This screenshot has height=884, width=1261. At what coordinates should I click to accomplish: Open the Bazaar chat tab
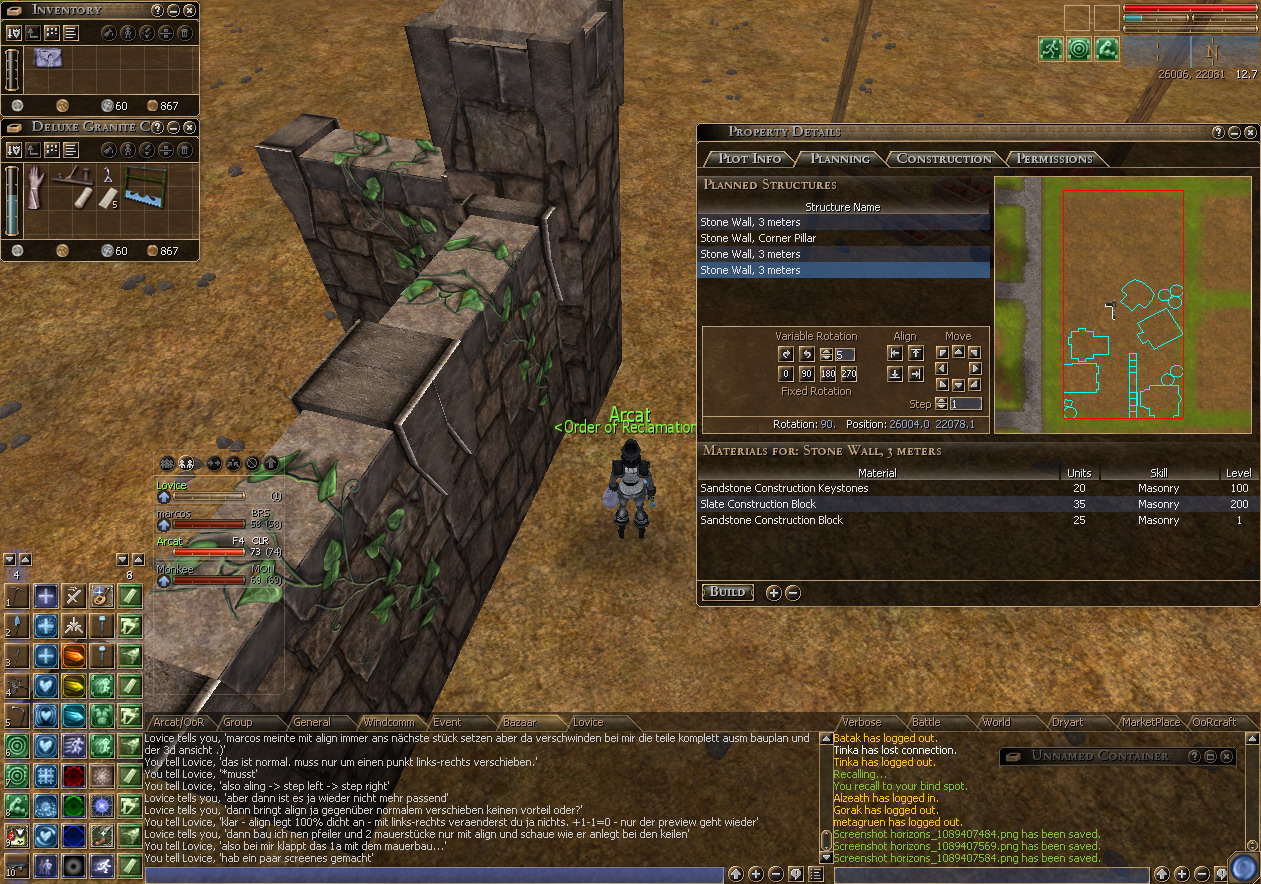coord(519,722)
